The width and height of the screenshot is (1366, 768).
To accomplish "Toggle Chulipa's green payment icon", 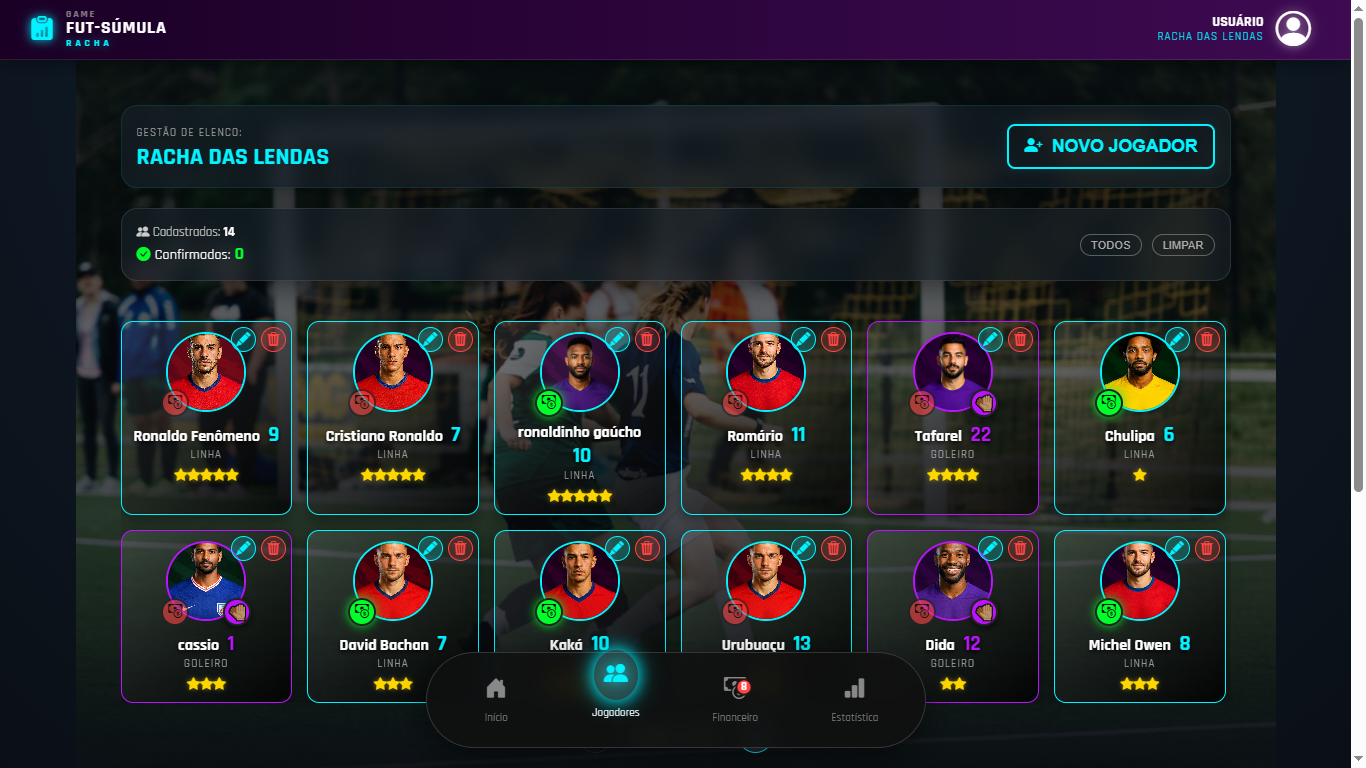I will 1109,403.
